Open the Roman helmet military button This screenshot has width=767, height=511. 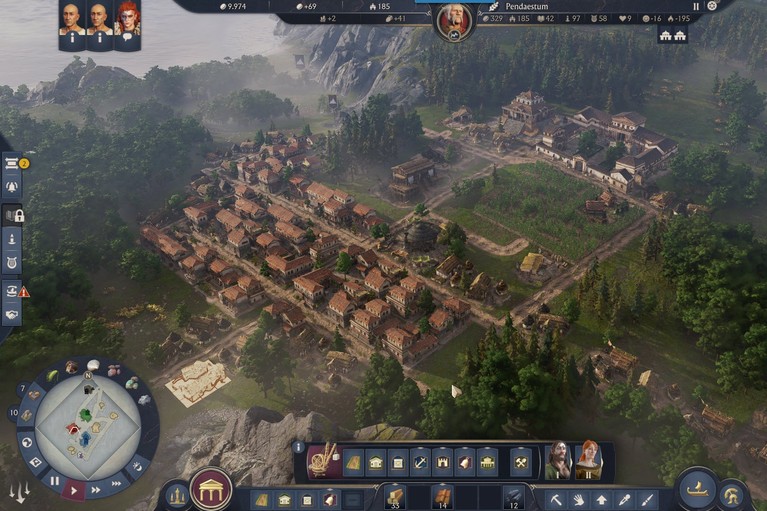[x=732, y=495]
